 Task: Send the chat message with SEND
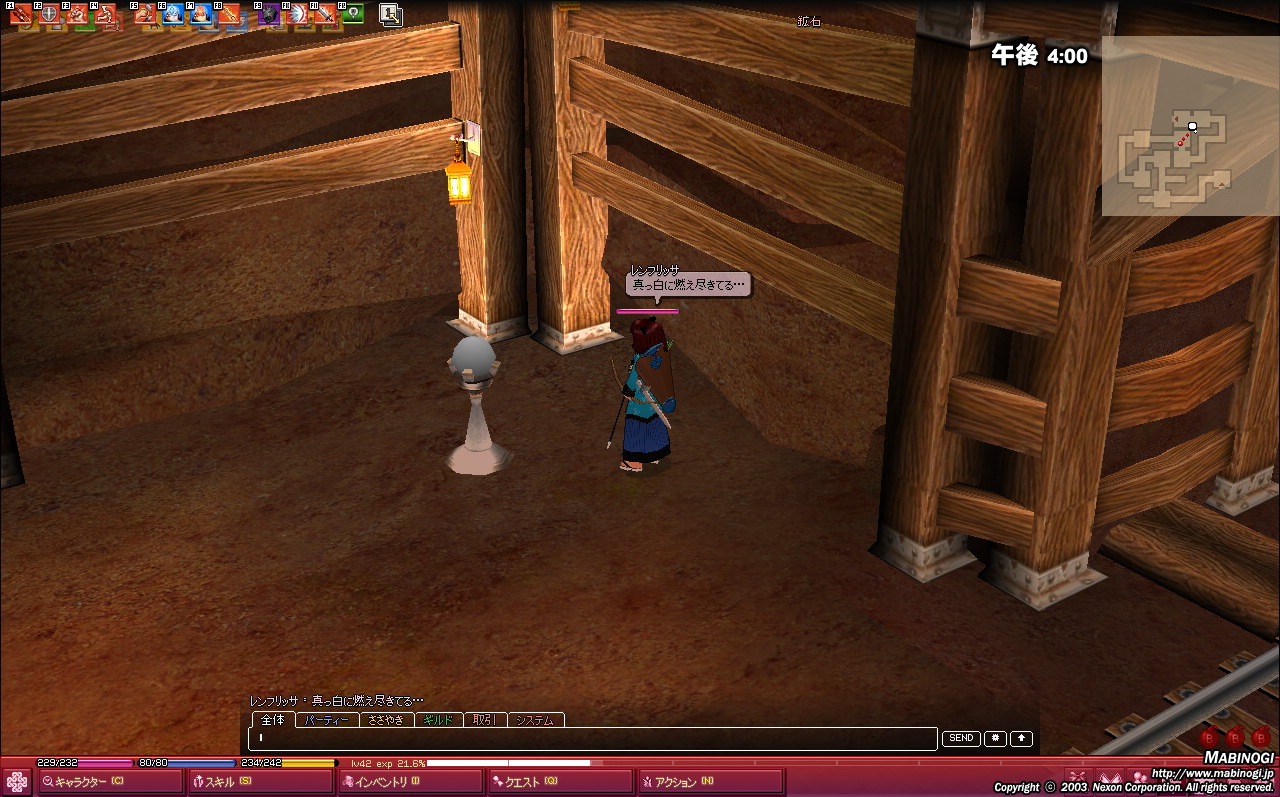(960, 738)
